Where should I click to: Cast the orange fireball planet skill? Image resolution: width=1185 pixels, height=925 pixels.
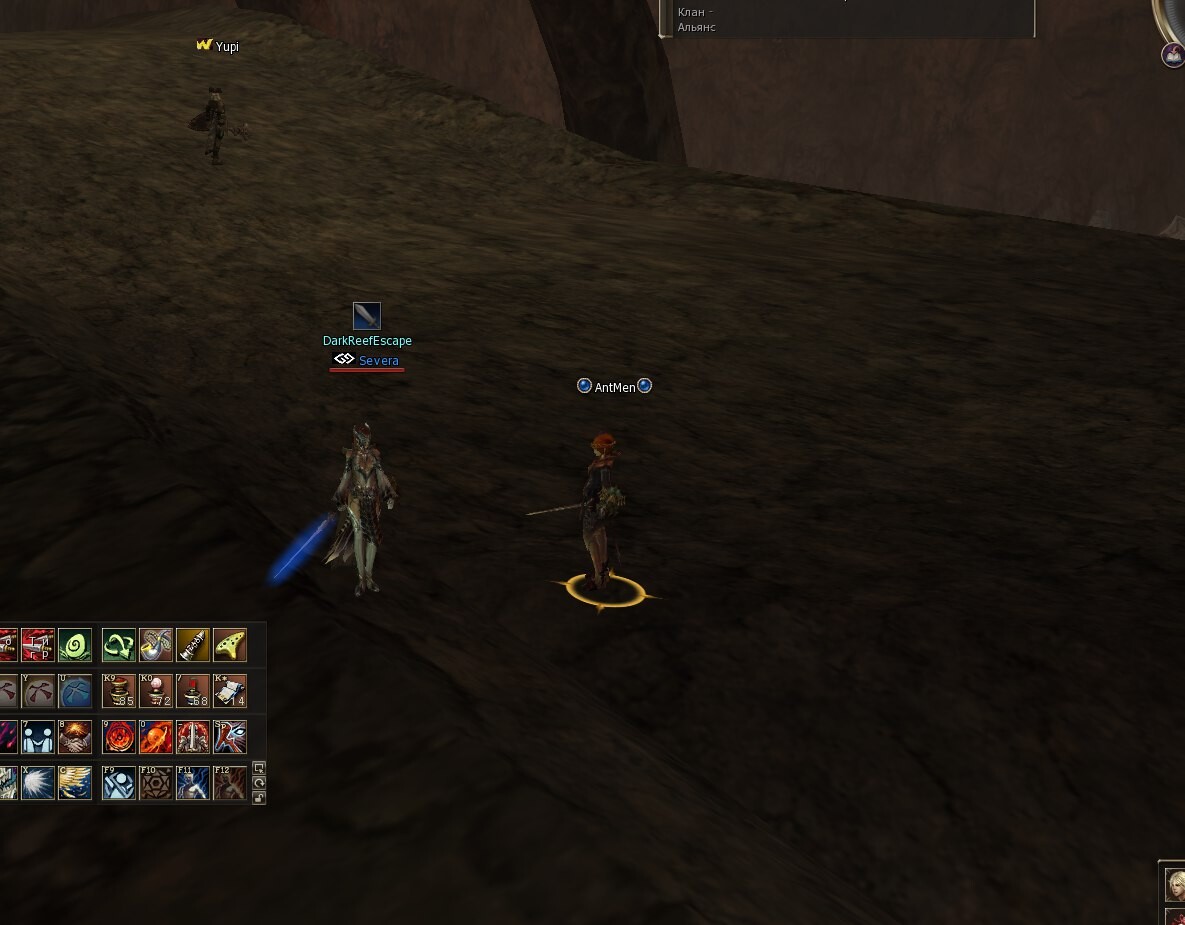pyautogui.click(x=156, y=737)
